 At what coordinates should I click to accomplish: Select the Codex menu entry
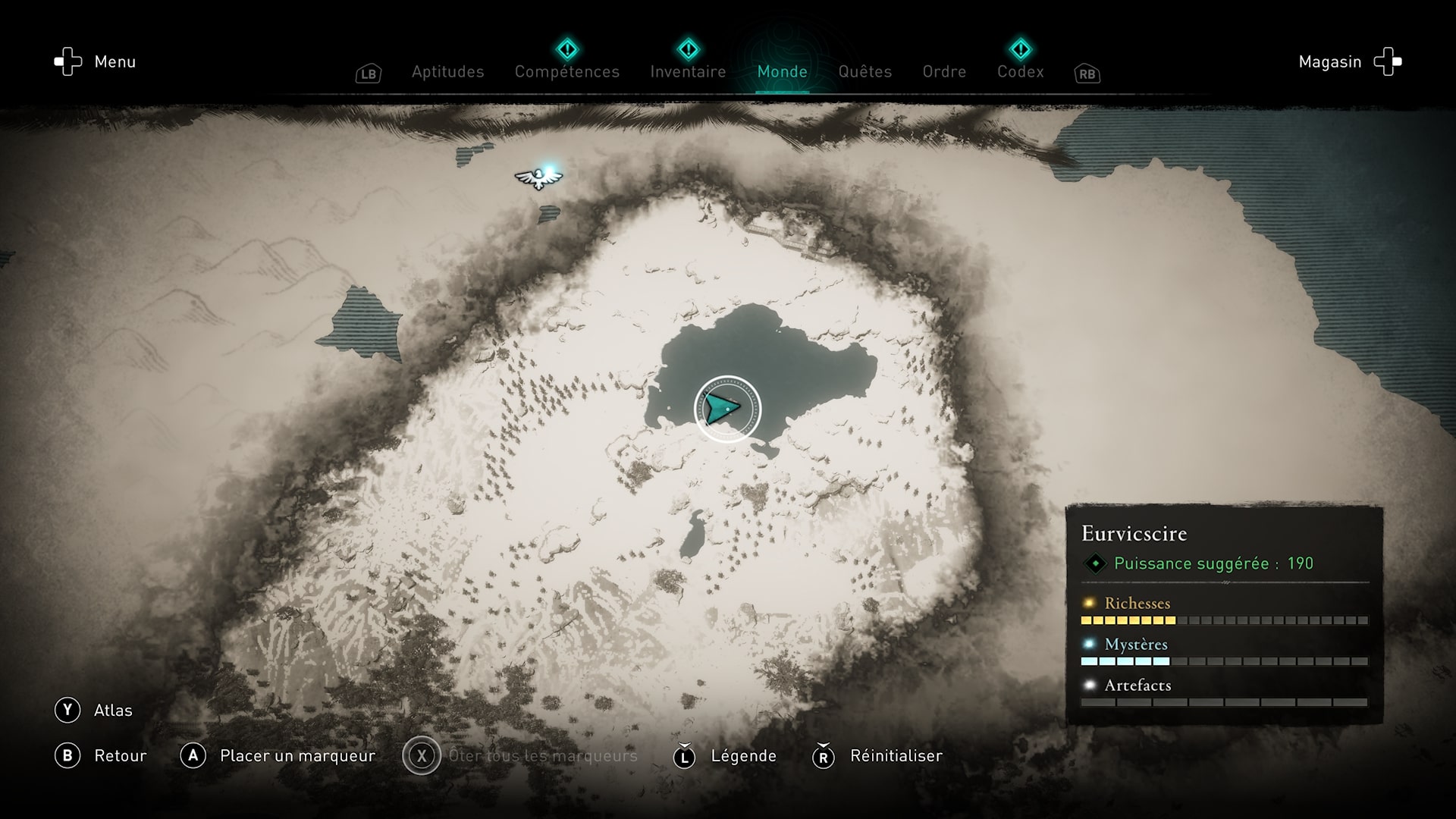tap(1020, 72)
